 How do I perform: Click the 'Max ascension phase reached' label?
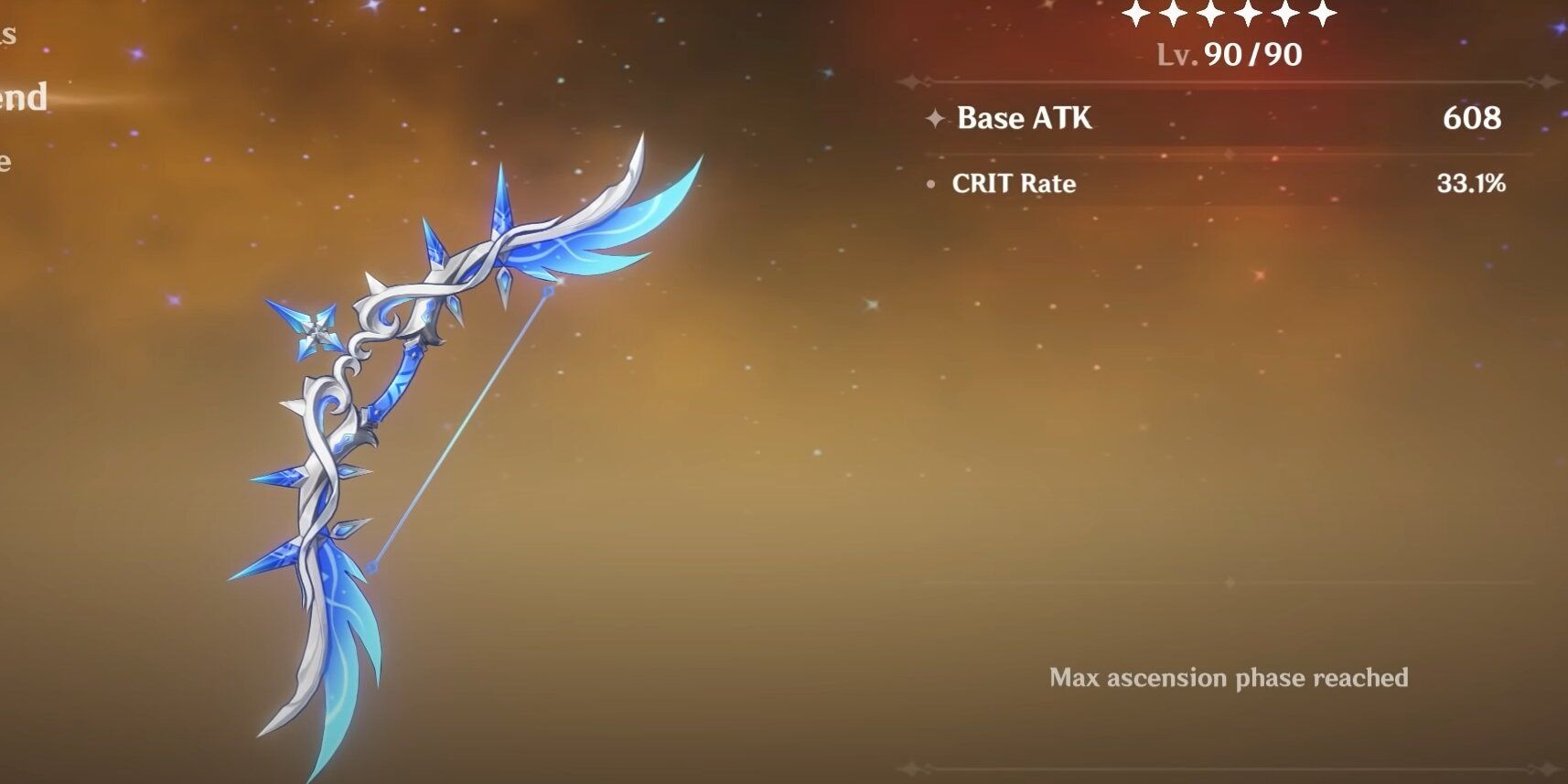(1230, 679)
